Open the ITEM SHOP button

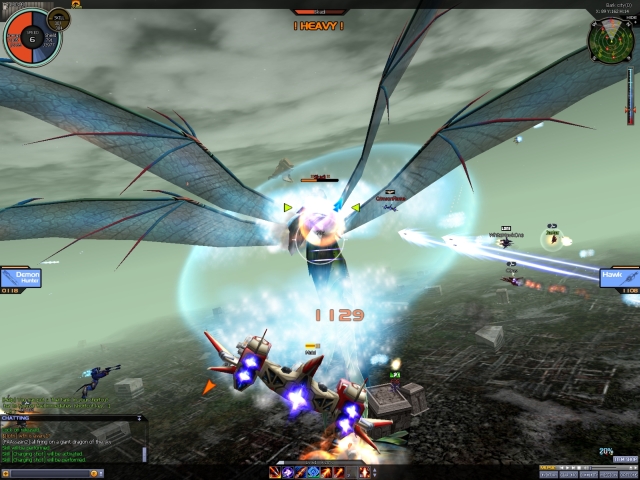click(625, 459)
